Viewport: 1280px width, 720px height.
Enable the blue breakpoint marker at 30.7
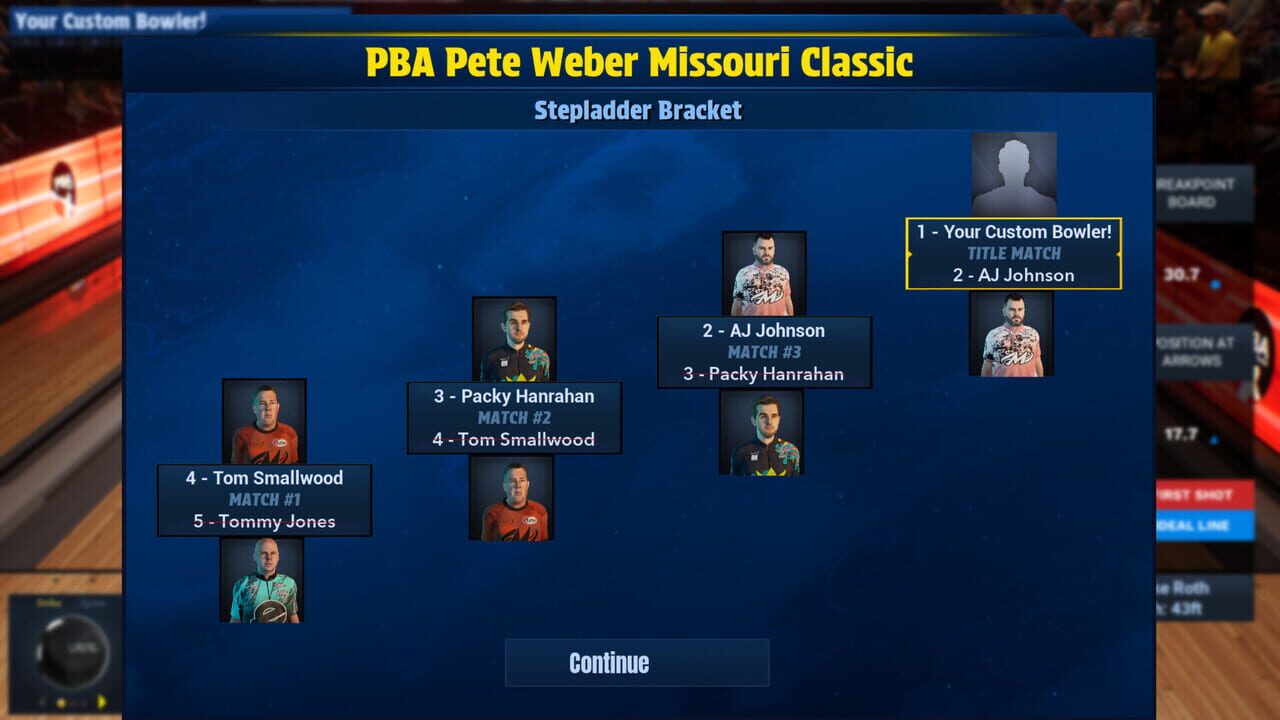click(1215, 283)
